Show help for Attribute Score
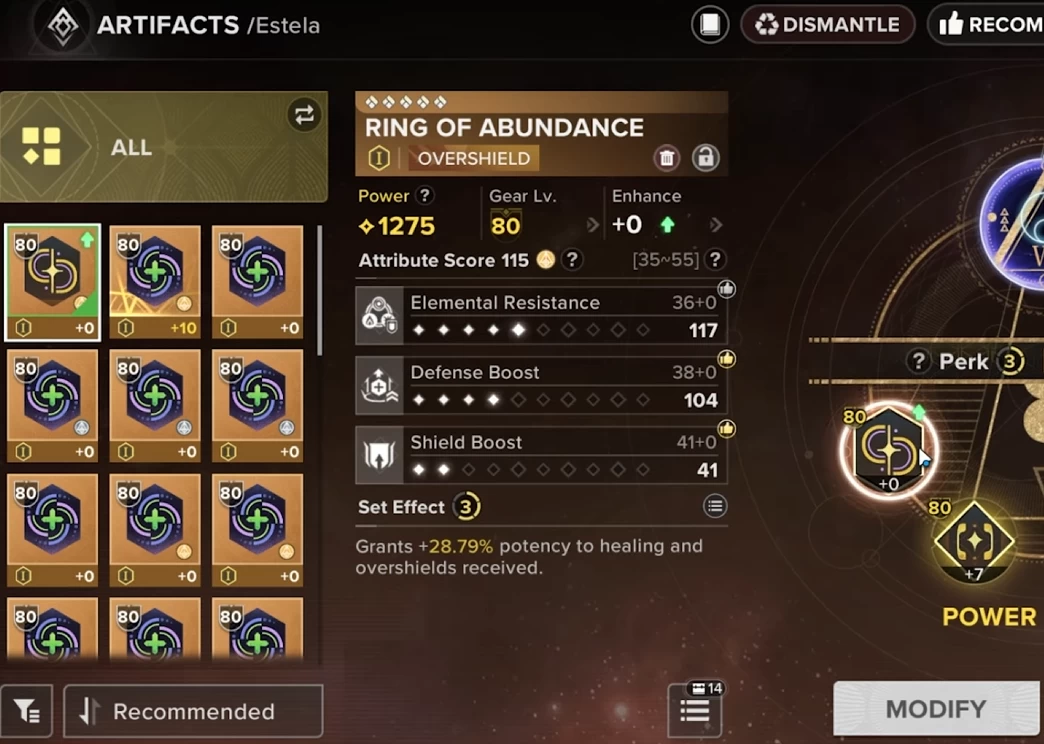 [x=571, y=260]
